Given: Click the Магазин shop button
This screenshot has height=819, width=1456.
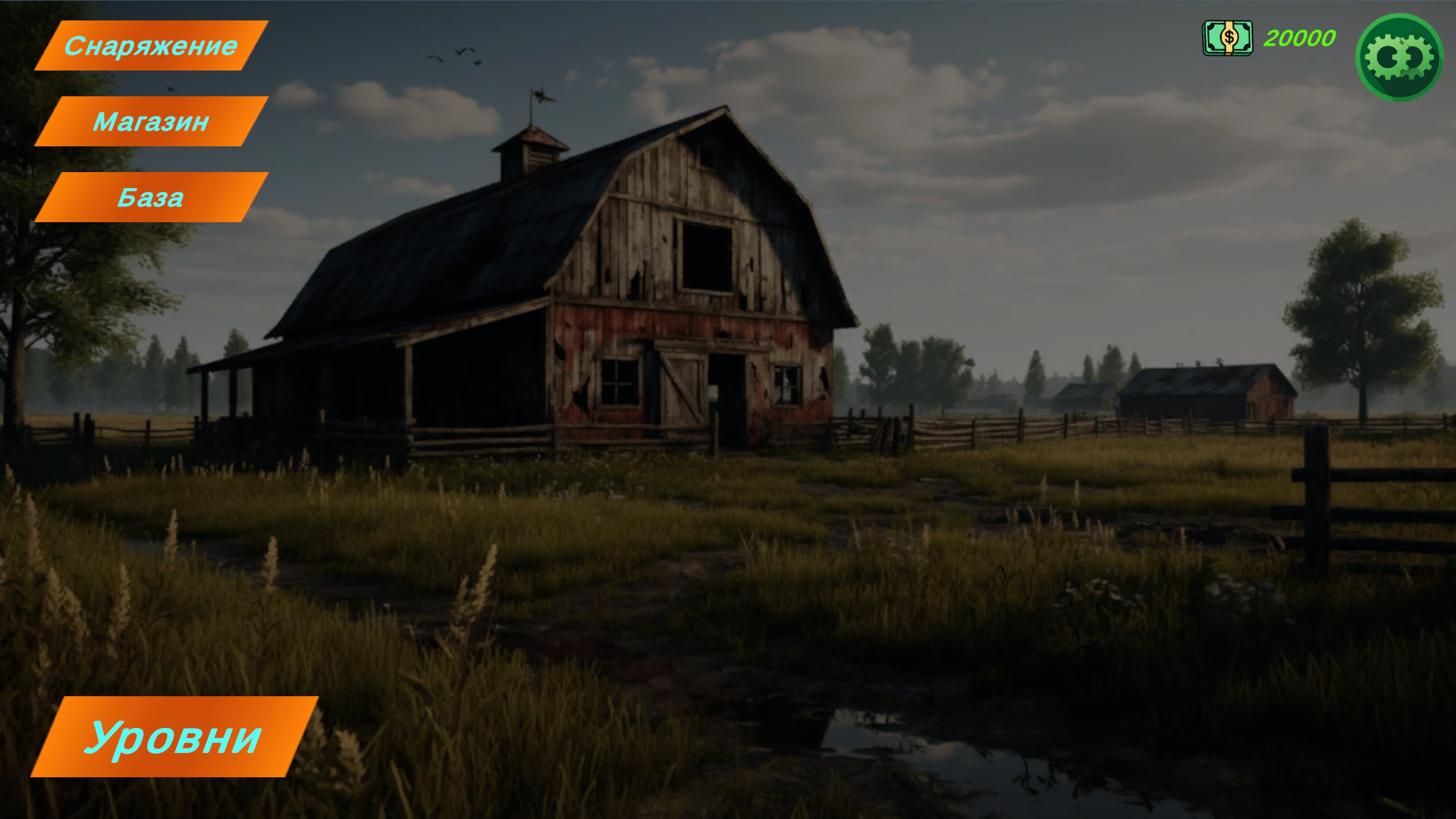Looking at the screenshot, I should coord(152,122).
